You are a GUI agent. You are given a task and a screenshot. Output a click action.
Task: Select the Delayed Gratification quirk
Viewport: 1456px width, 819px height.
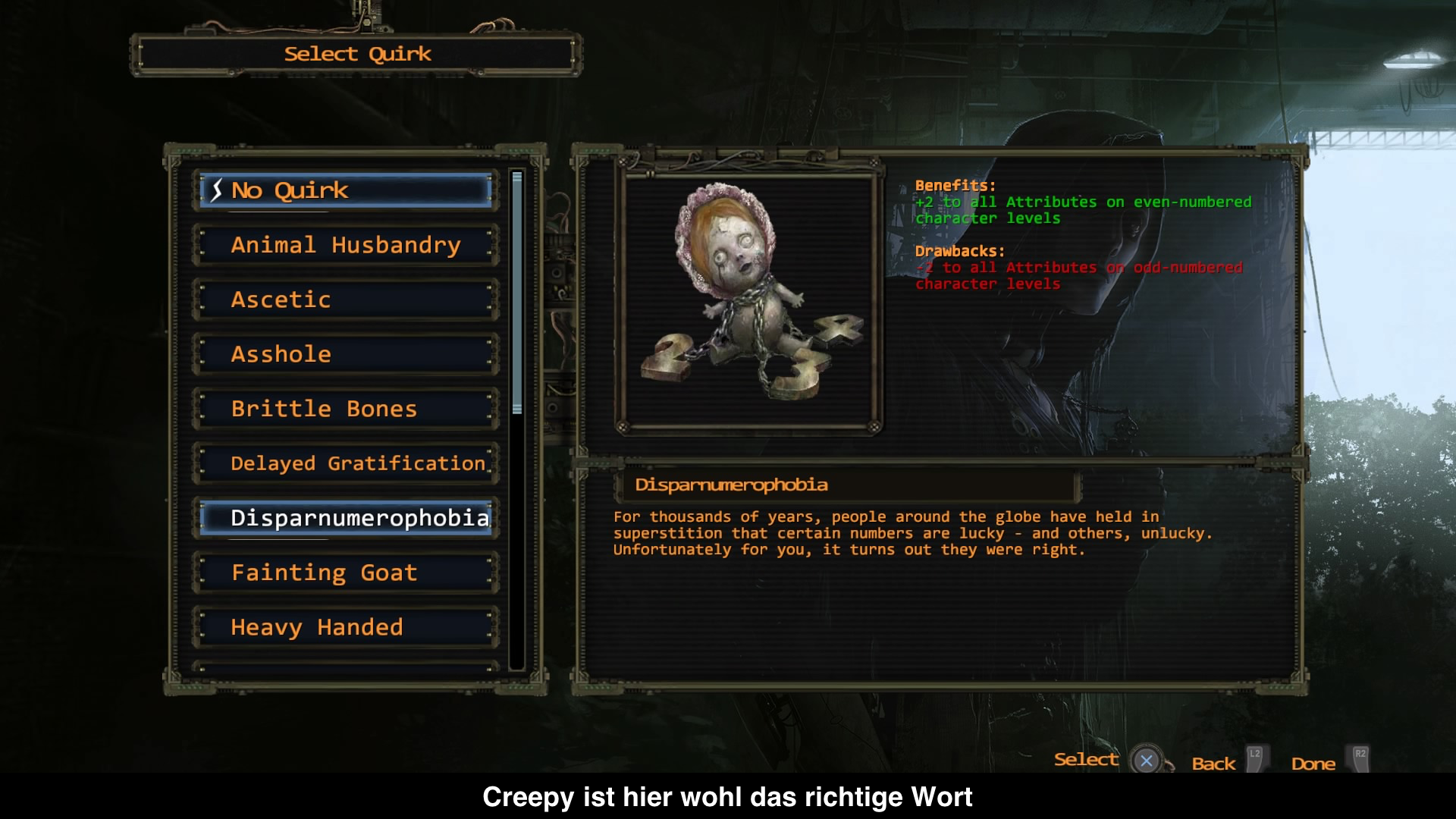346,463
